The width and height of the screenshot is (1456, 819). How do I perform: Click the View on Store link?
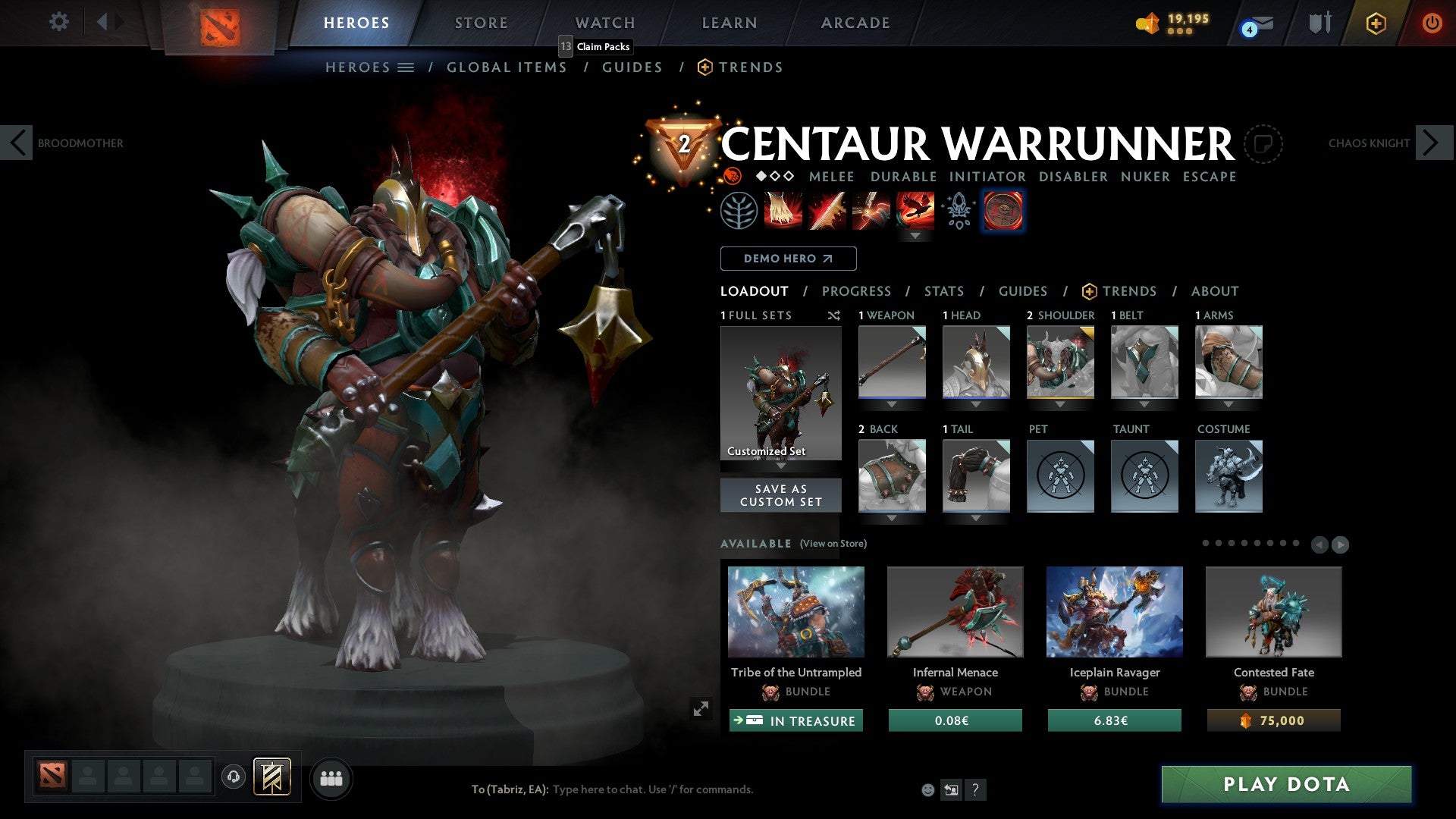coord(832,544)
